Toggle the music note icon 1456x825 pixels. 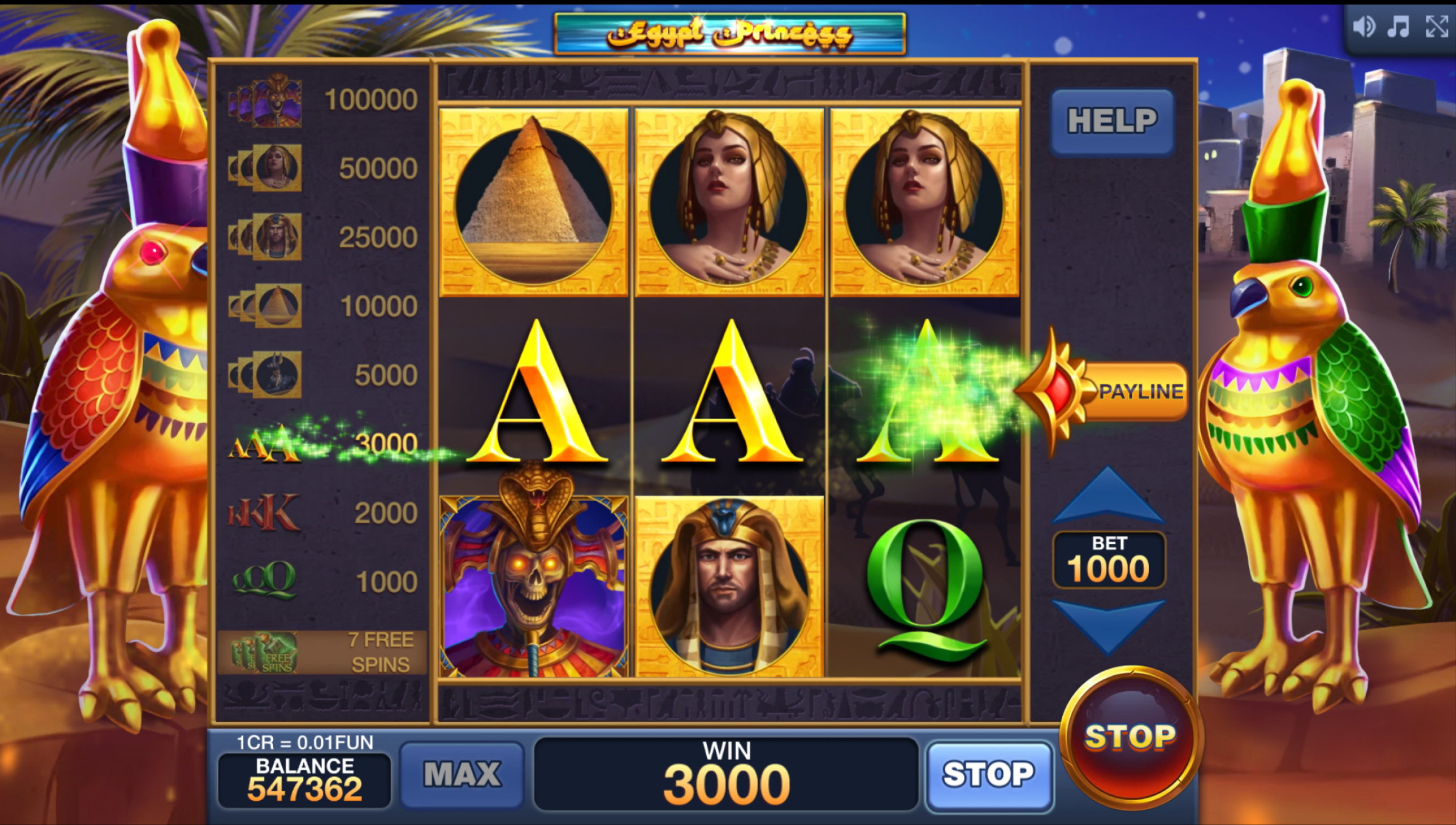(x=1399, y=27)
